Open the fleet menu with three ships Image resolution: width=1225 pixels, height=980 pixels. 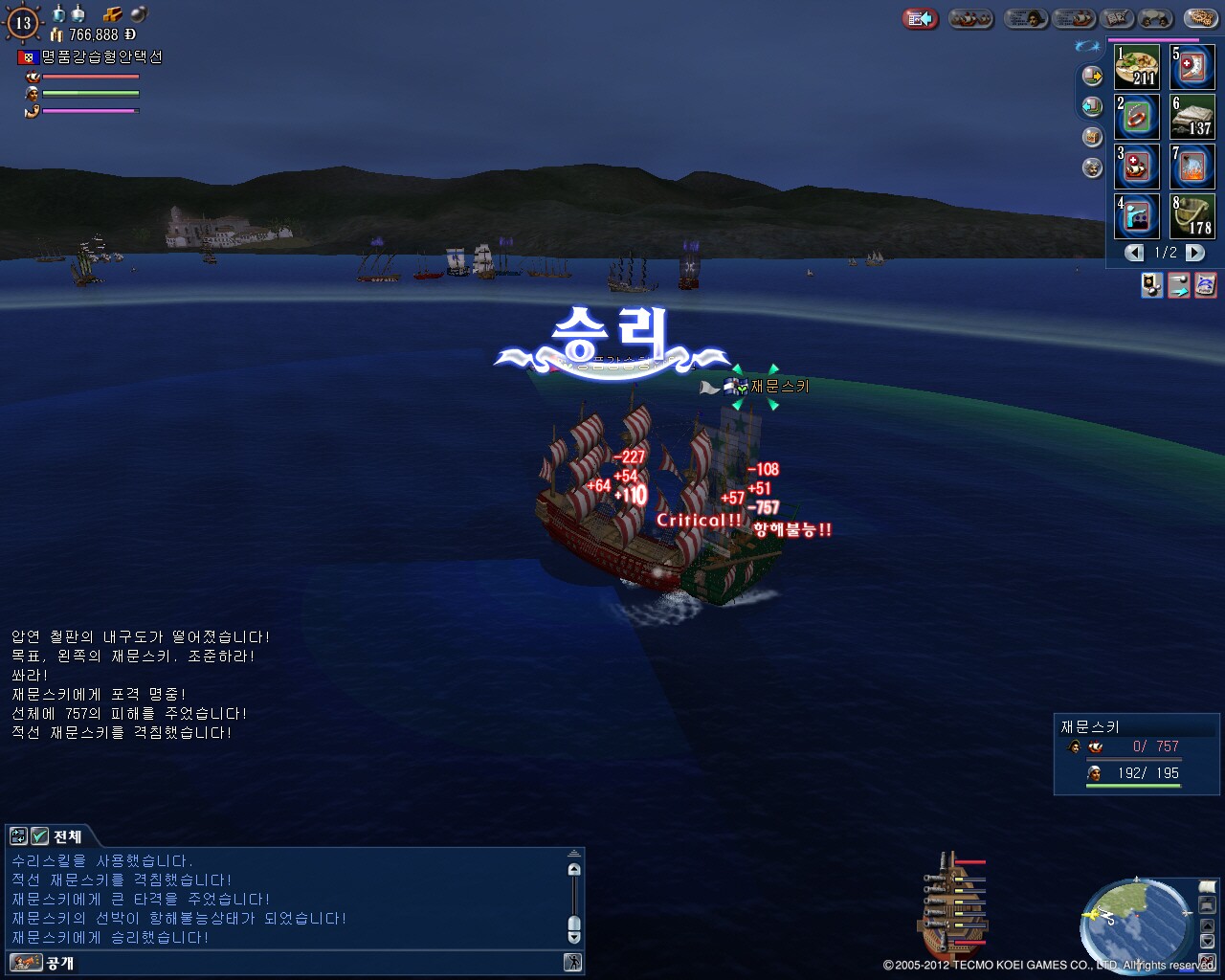[x=970, y=18]
